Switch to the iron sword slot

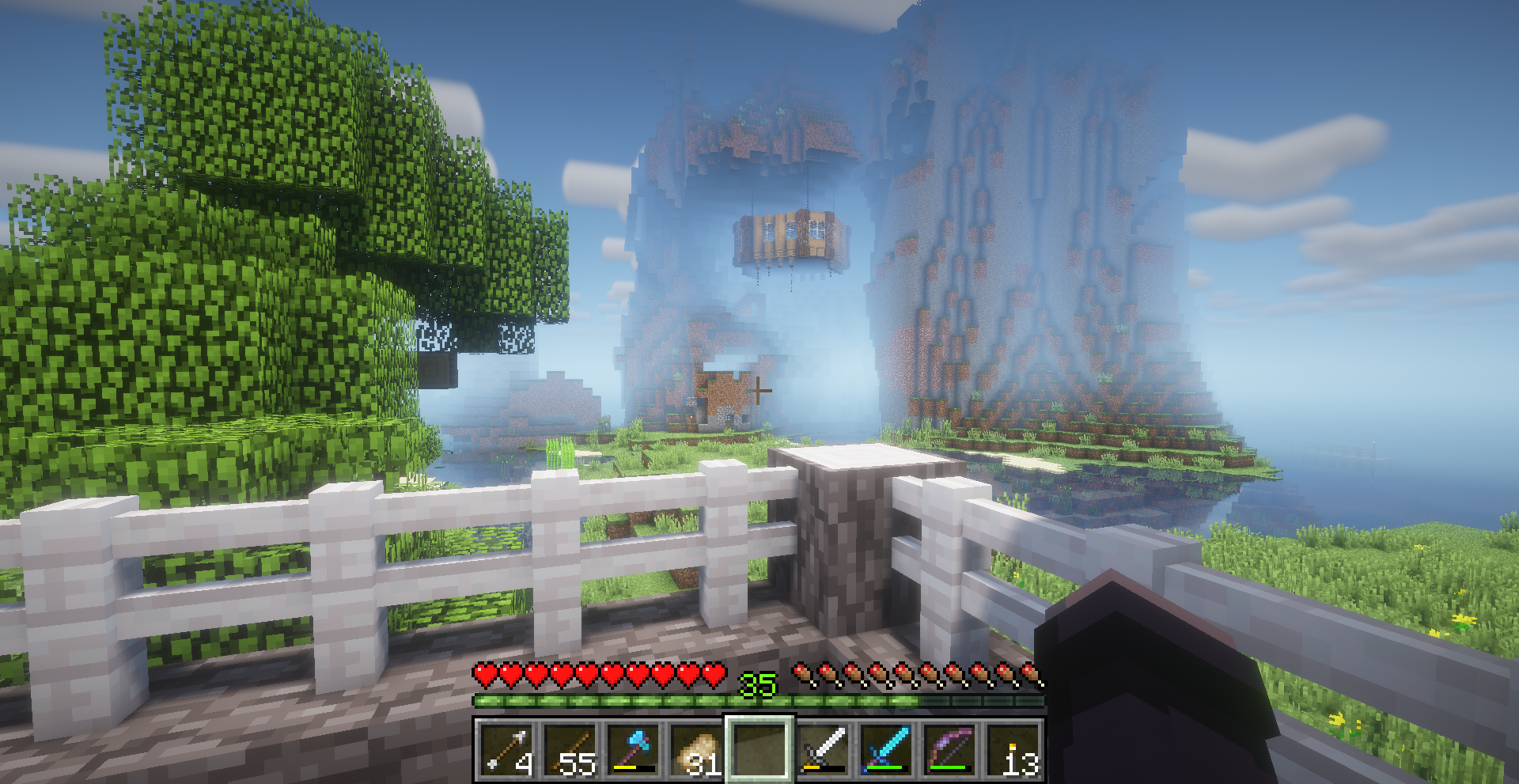[822, 749]
